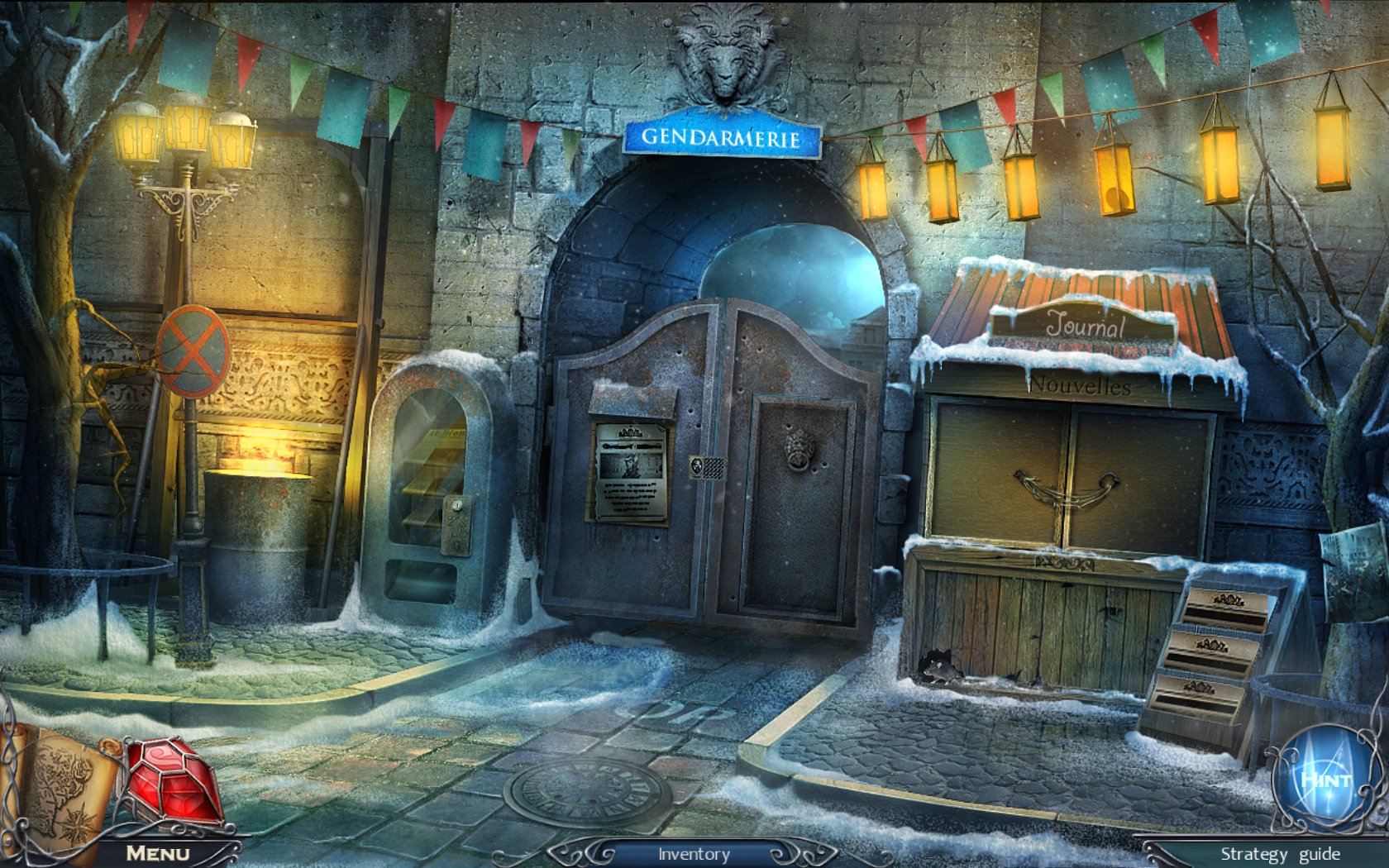The image size is (1389, 868).
Task: Open the Strategy guide
Action: [1279, 854]
